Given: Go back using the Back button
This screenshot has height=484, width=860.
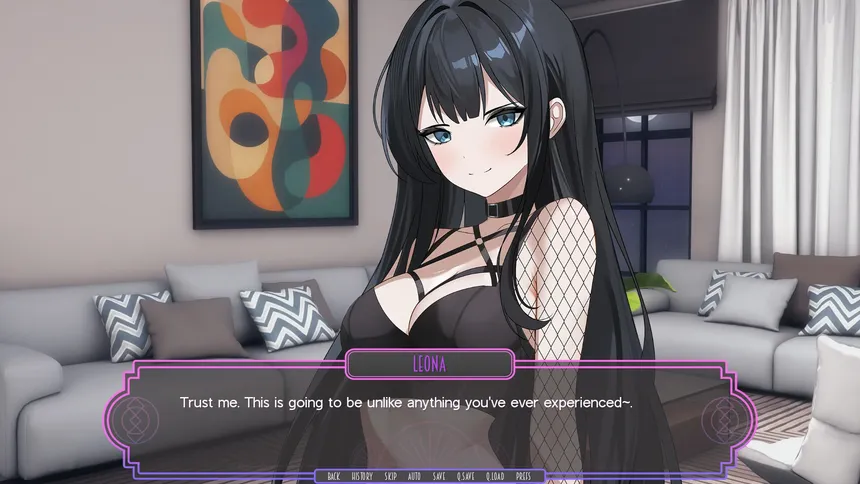Looking at the screenshot, I should click(333, 476).
